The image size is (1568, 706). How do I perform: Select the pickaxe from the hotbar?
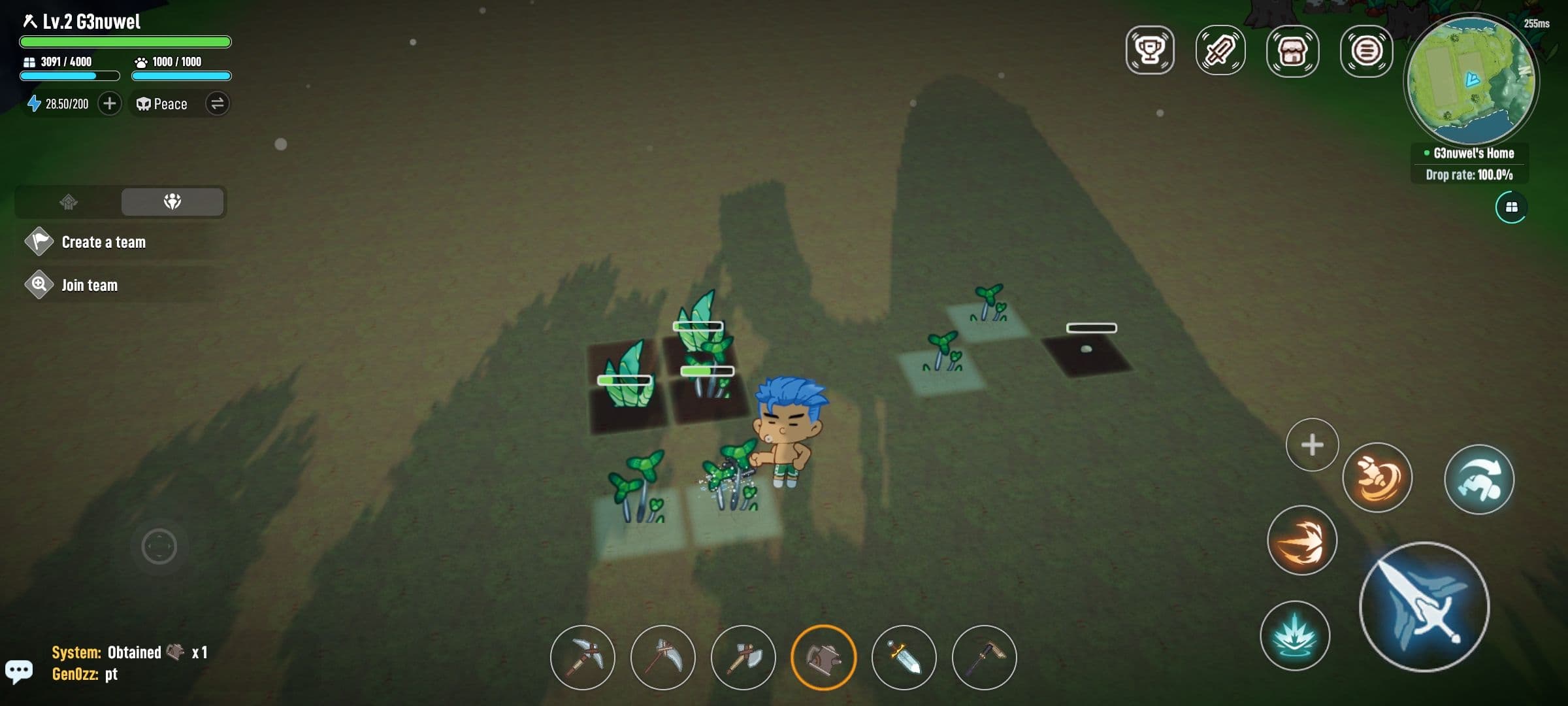(582, 658)
